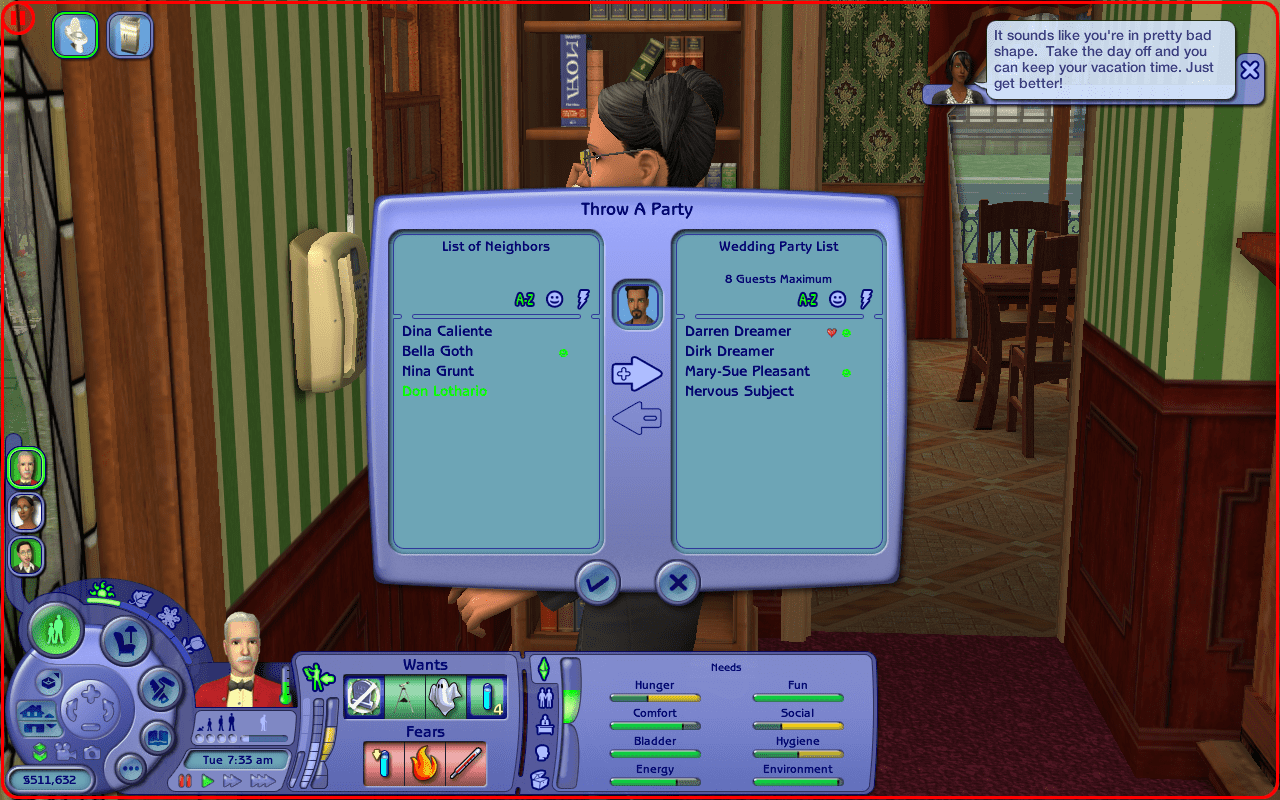Open the Inventory chest panel tab
The image size is (1280, 800).
[x=540, y=778]
